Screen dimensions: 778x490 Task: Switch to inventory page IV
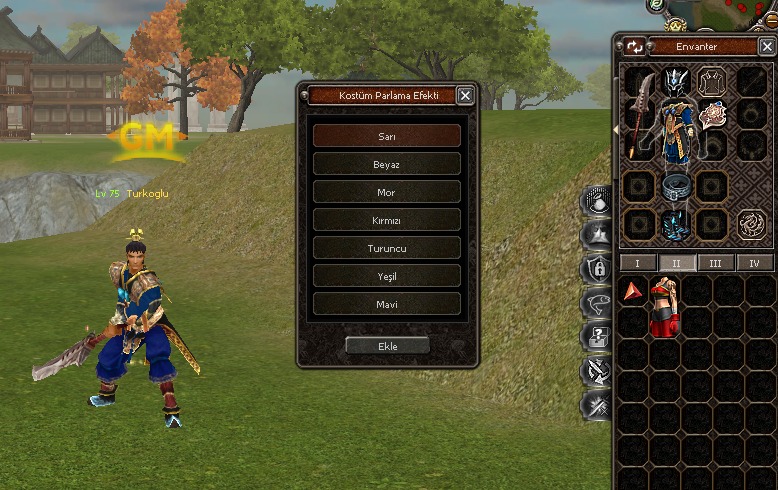coord(754,263)
